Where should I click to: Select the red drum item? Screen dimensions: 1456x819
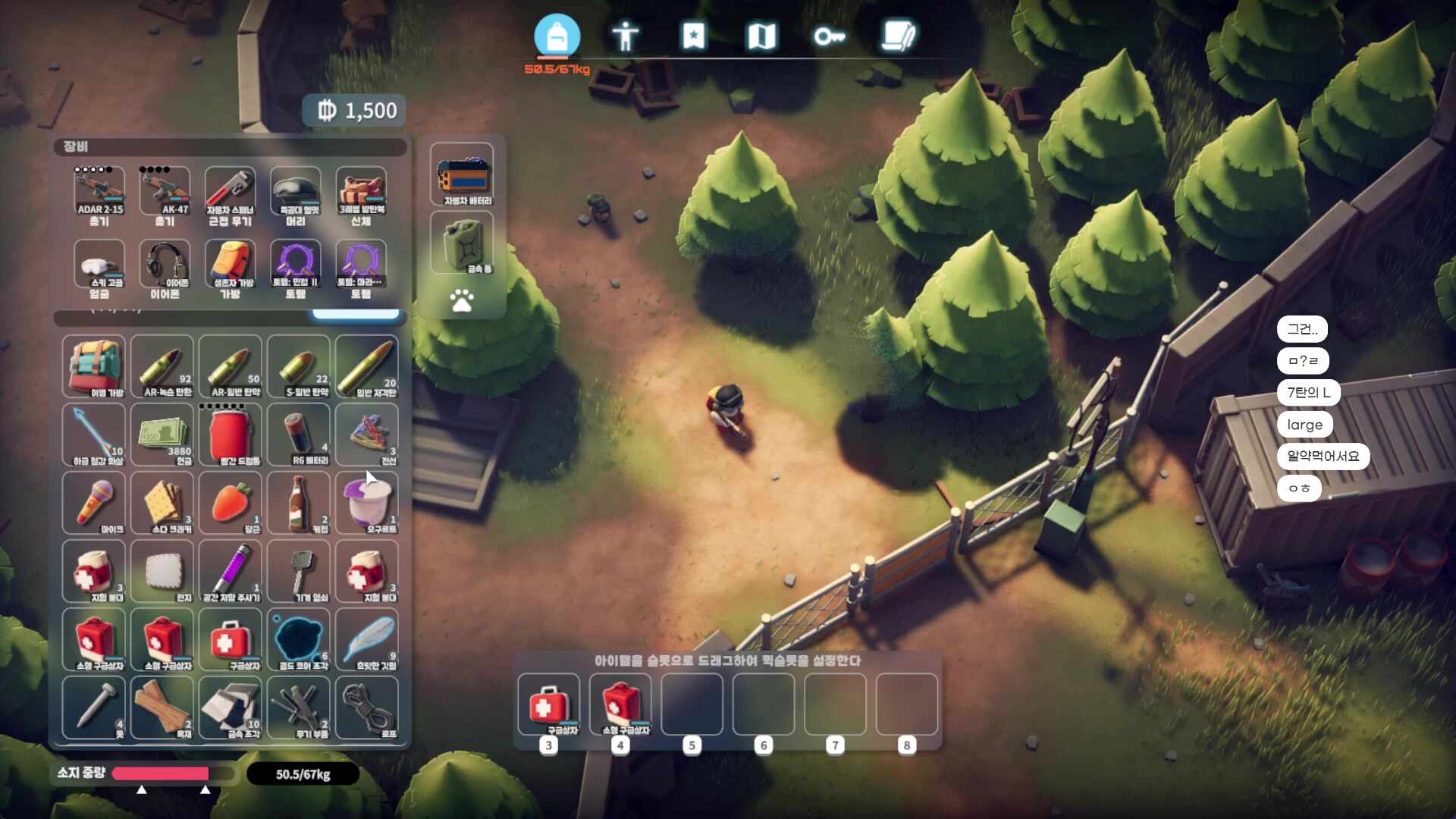click(x=231, y=435)
